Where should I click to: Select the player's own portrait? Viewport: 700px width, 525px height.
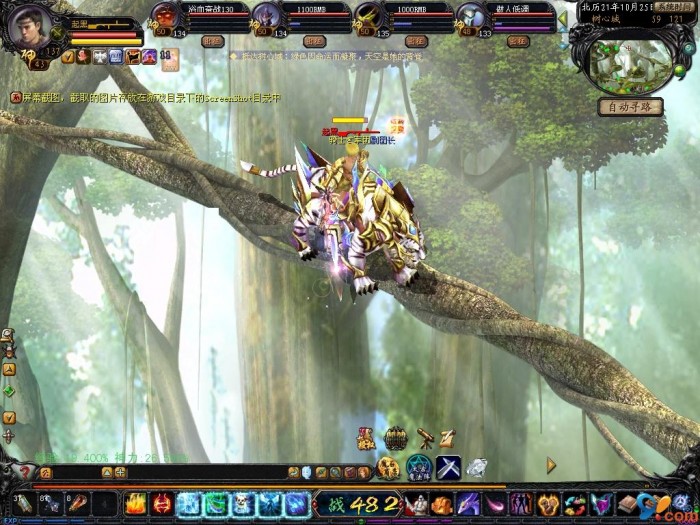pos(29,27)
